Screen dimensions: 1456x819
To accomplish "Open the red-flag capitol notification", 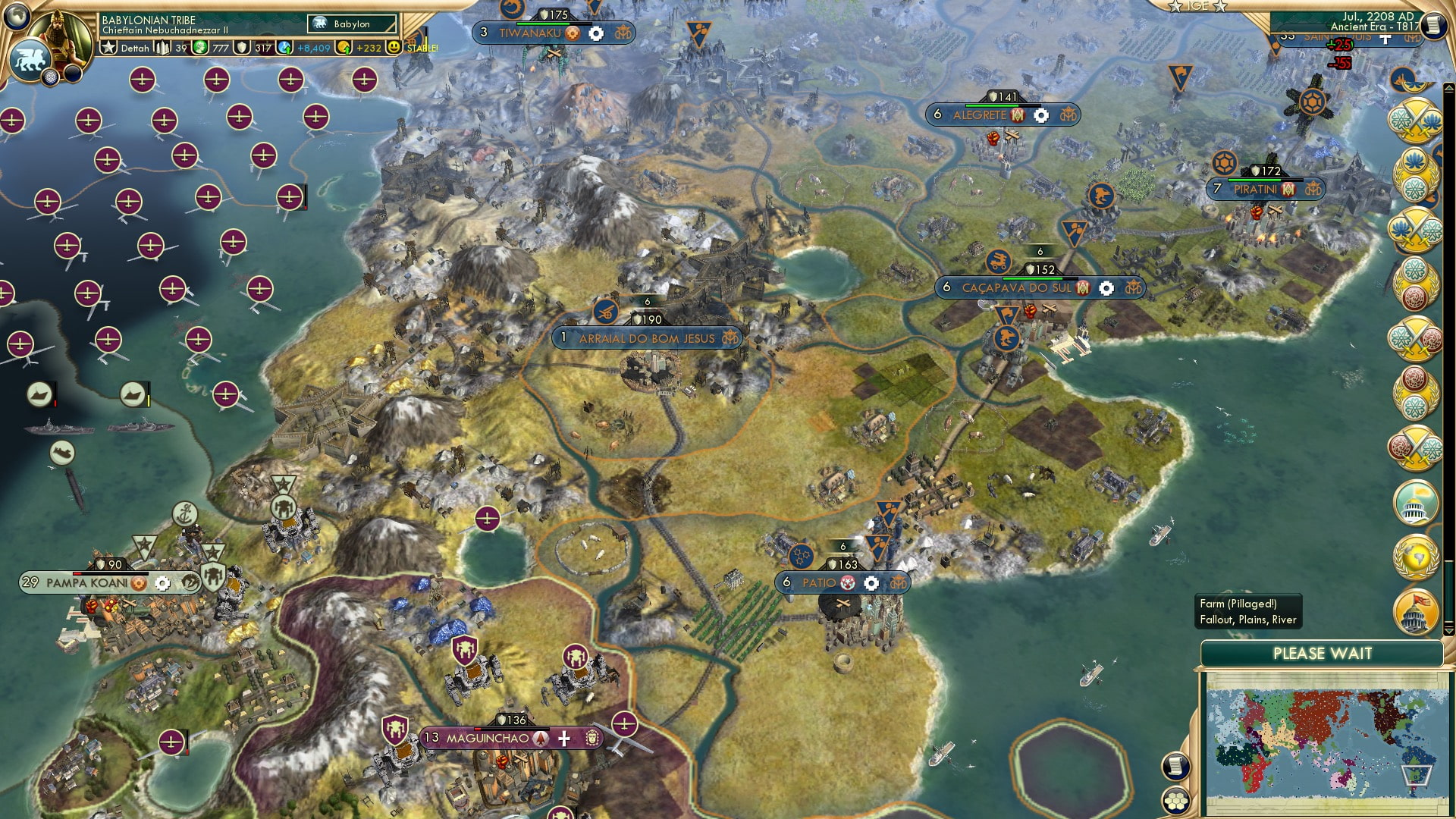I will [x=1416, y=611].
